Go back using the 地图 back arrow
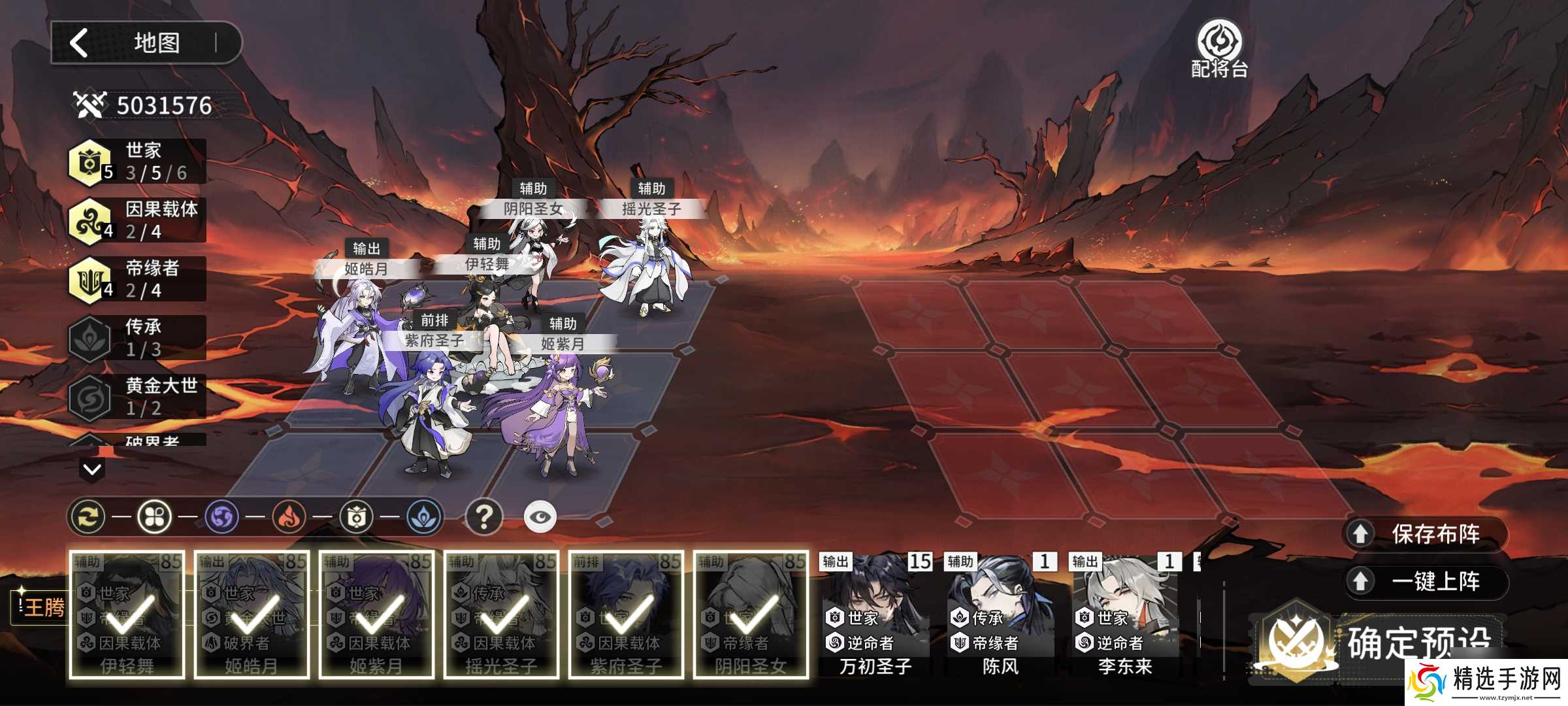Image resolution: width=1568 pixels, height=706 pixels. pyautogui.click(x=80, y=43)
